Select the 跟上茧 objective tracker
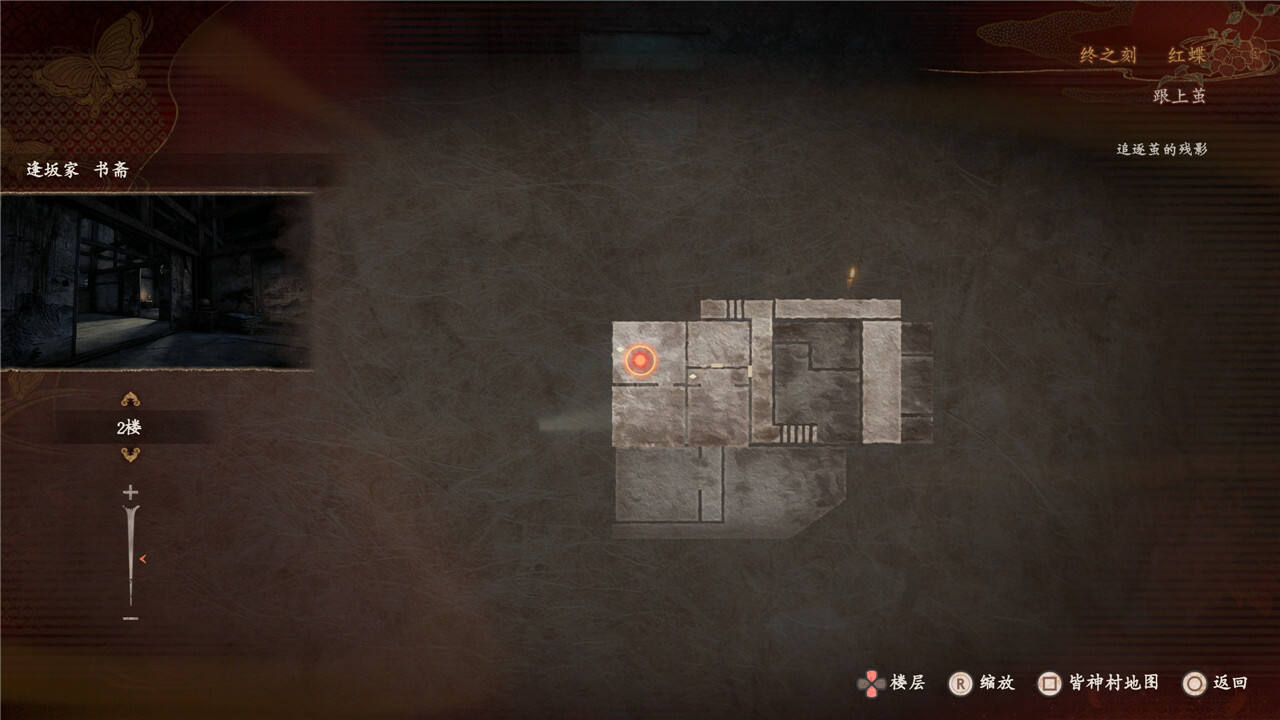This screenshot has height=720, width=1280. tap(1179, 96)
